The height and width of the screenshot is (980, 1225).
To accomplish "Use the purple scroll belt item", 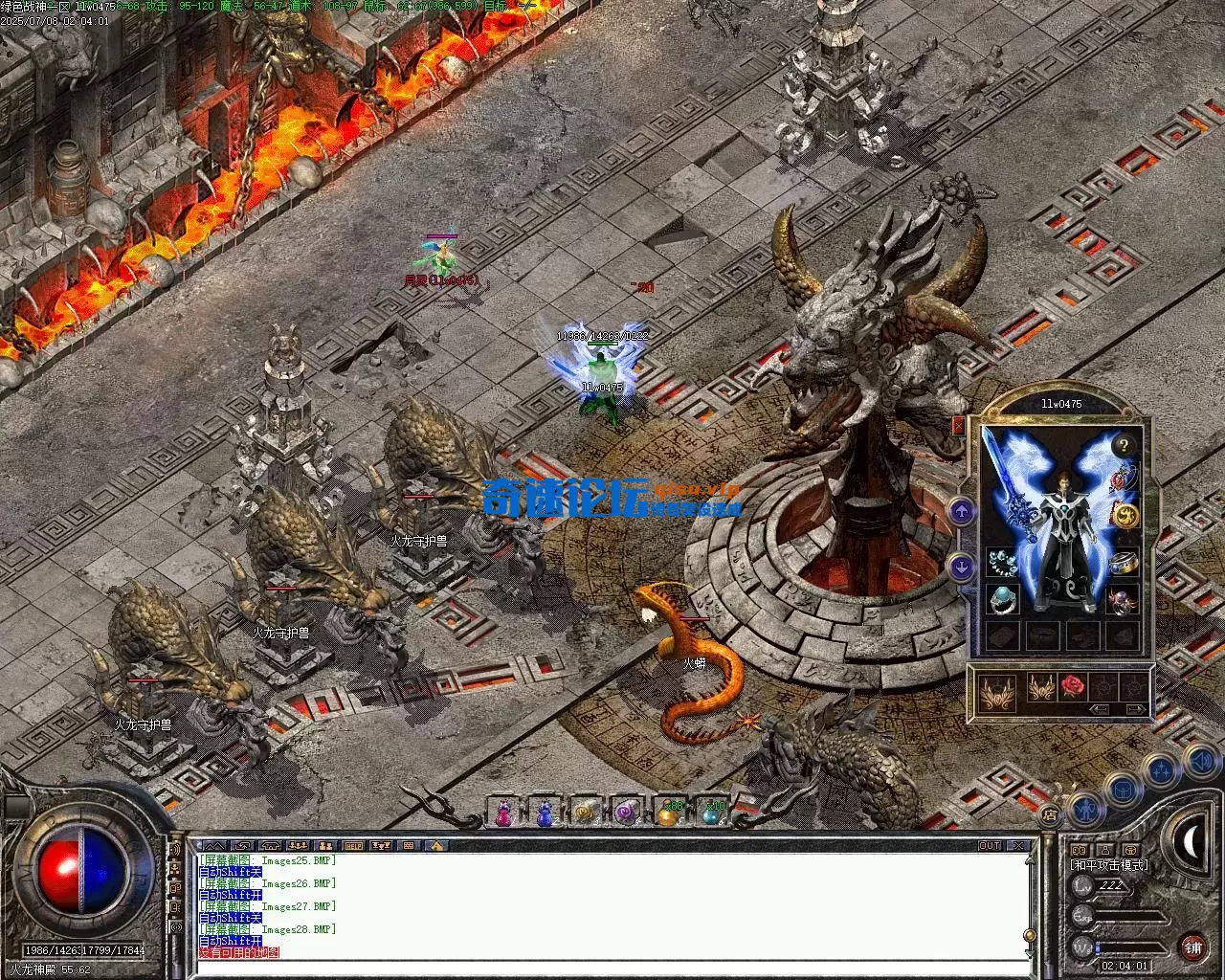I will click(627, 813).
